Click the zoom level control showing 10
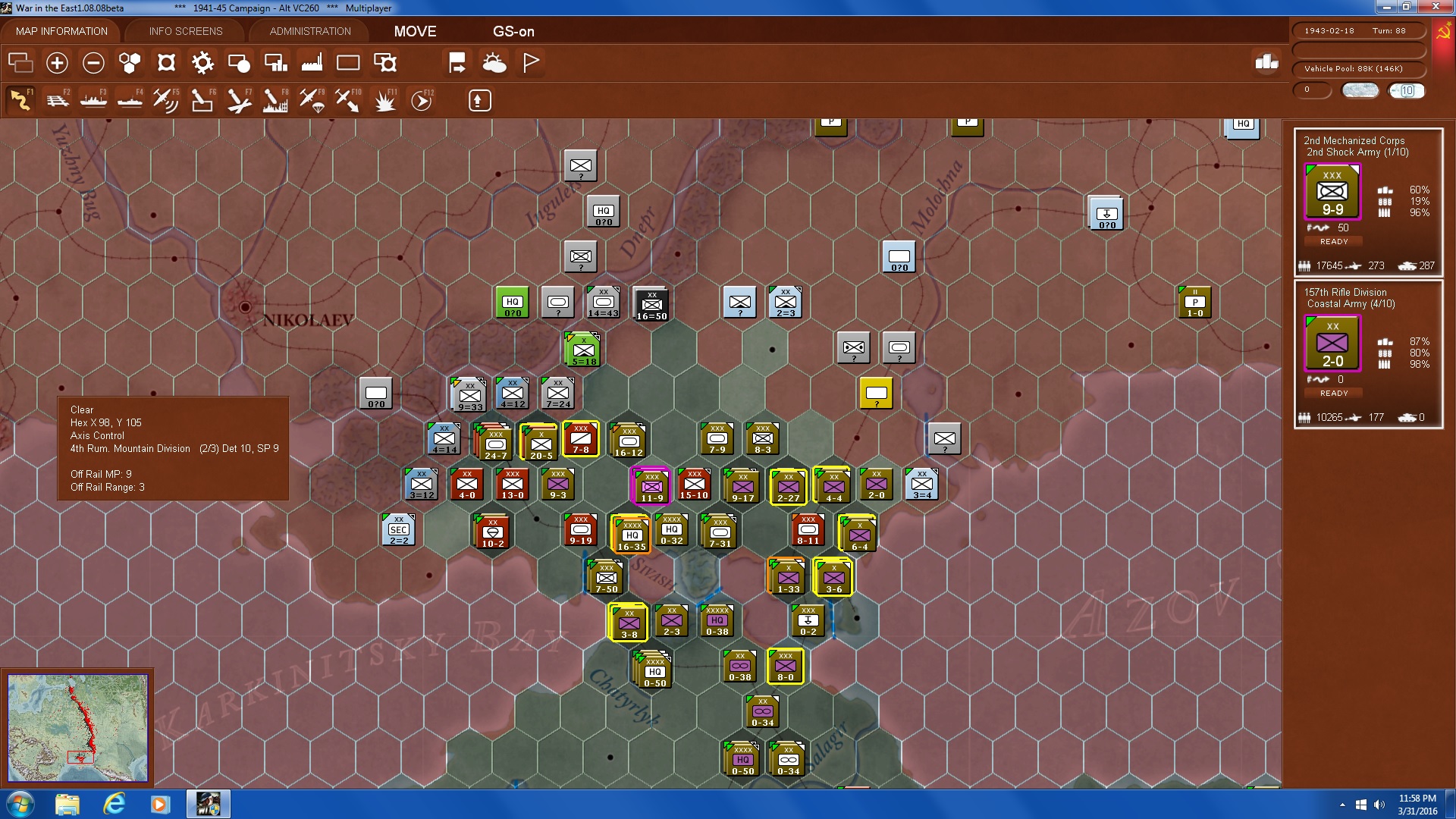1456x819 pixels. tap(1408, 91)
